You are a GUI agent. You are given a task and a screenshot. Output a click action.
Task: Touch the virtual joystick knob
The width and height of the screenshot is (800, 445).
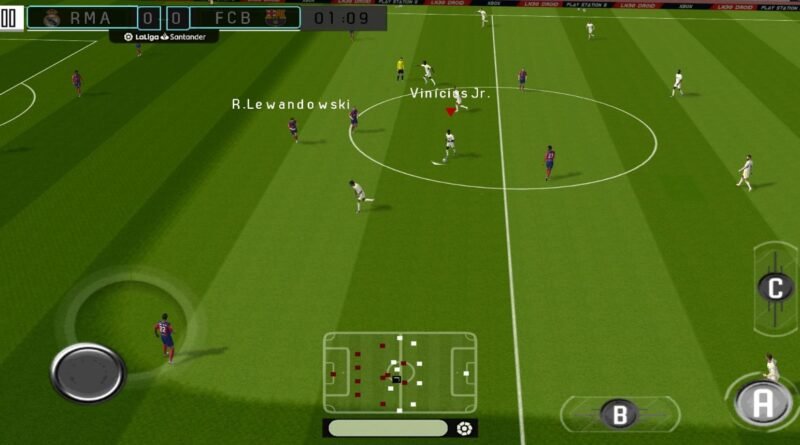click(88, 372)
